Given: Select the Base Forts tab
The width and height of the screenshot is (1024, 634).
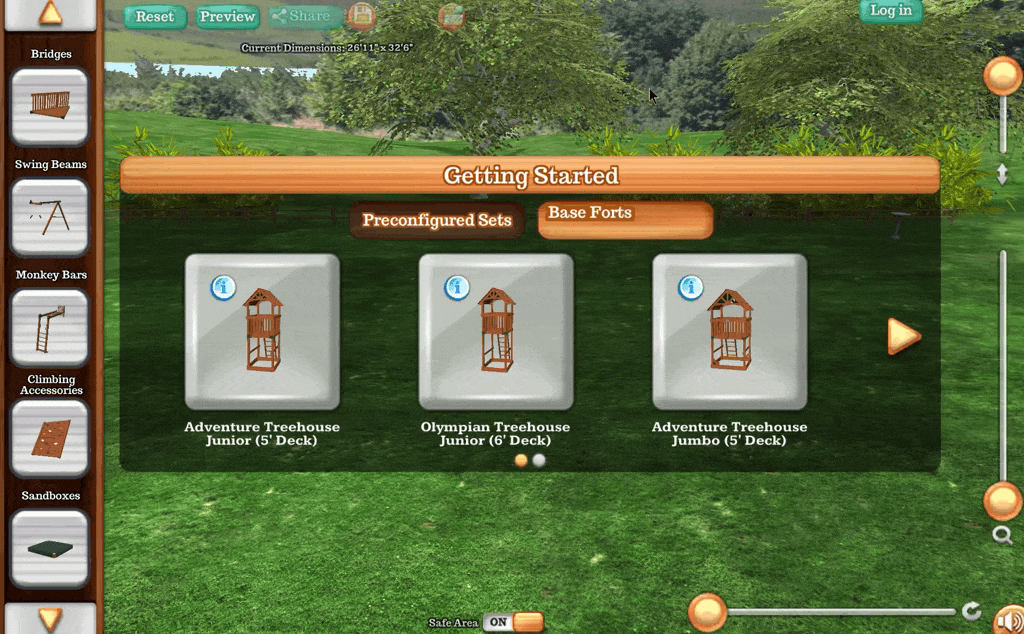Looking at the screenshot, I should point(625,220).
